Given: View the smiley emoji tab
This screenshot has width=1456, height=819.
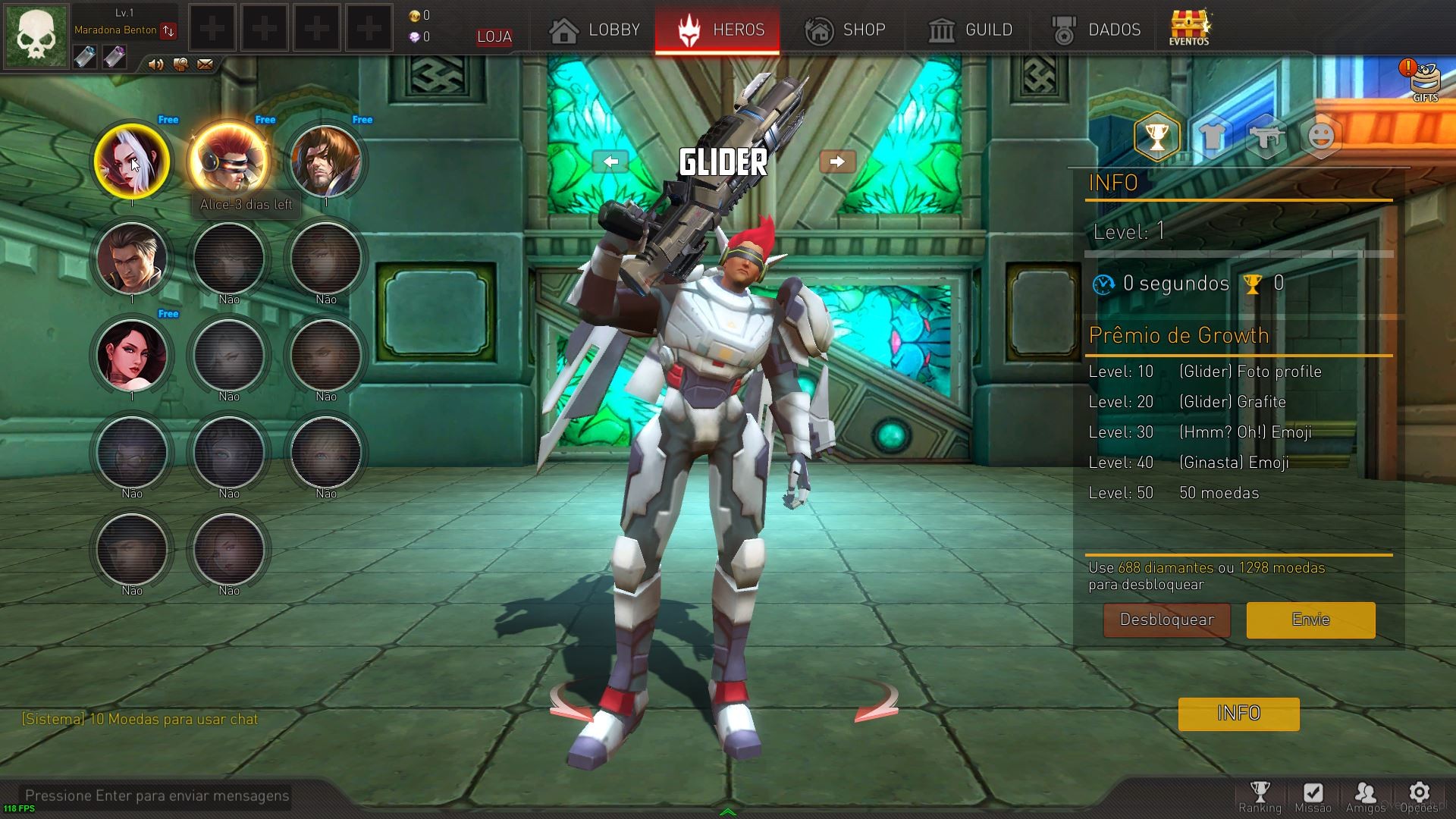Looking at the screenshot, I should [1321, 137].
